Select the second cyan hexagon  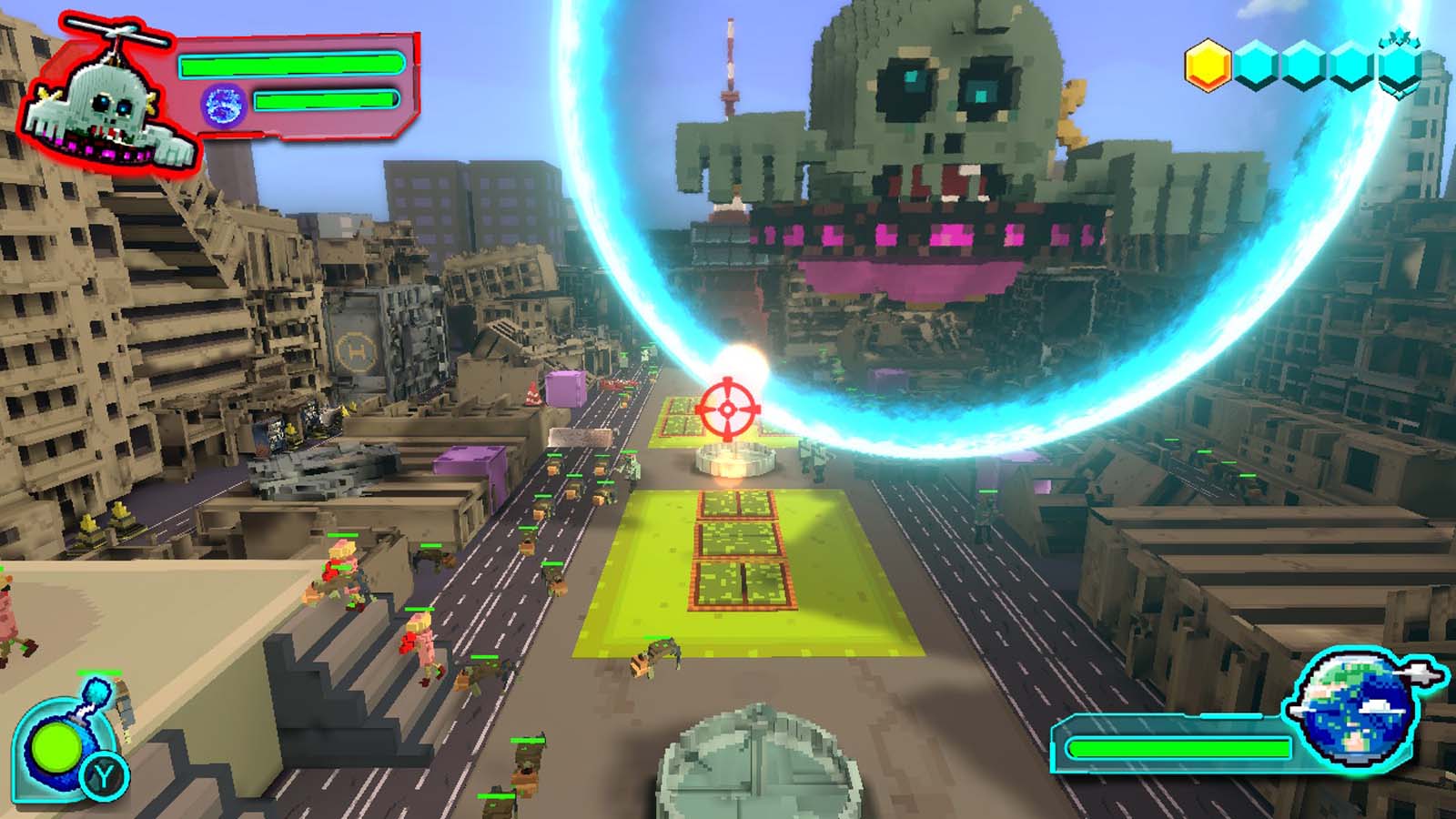[1256, 64]
